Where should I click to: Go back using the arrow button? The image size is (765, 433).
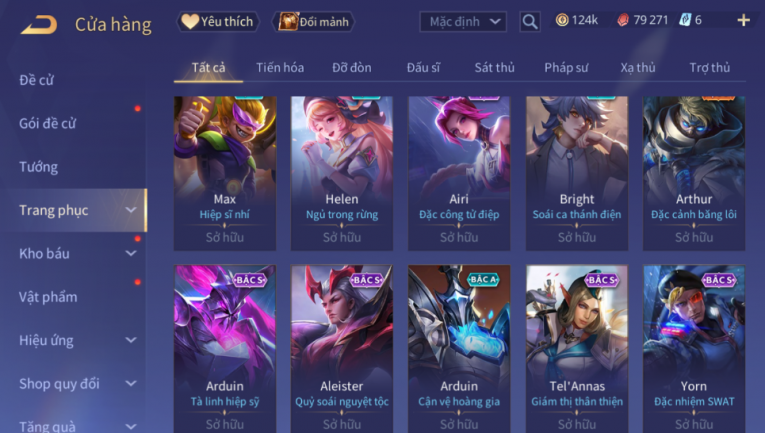(x=38, y=24)
